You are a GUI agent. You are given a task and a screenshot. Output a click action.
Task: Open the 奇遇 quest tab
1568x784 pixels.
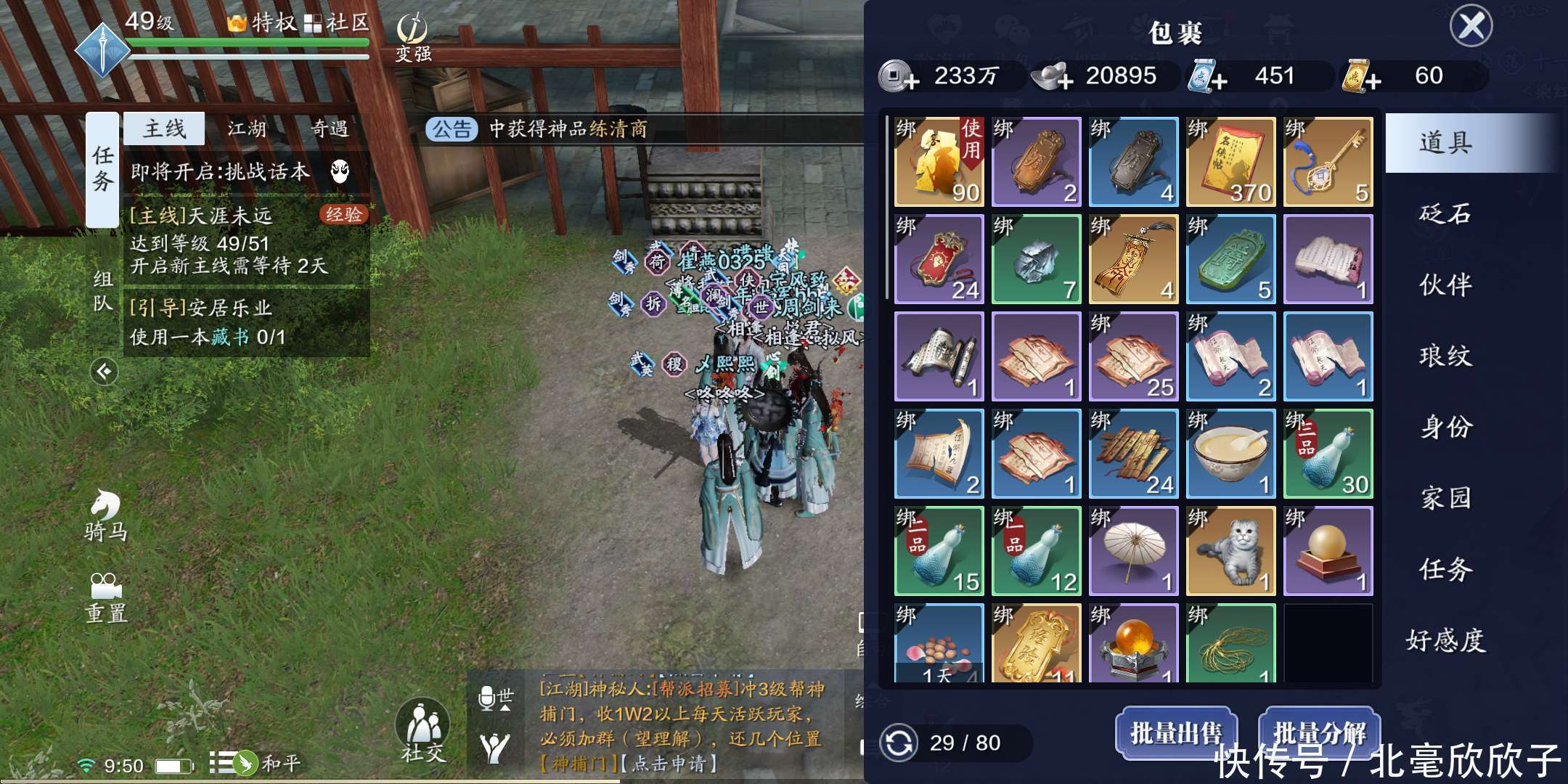point(330,129)
